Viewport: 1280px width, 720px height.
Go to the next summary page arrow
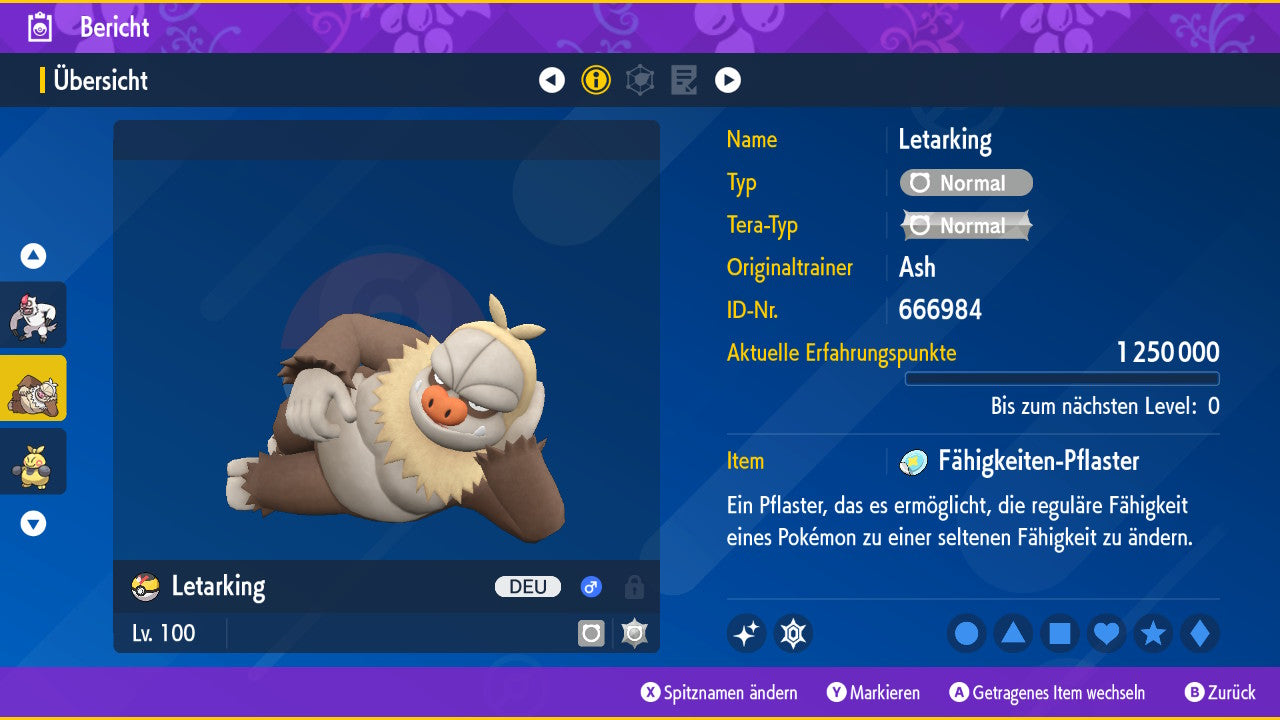pyautogui.click(x=728, y=80)
